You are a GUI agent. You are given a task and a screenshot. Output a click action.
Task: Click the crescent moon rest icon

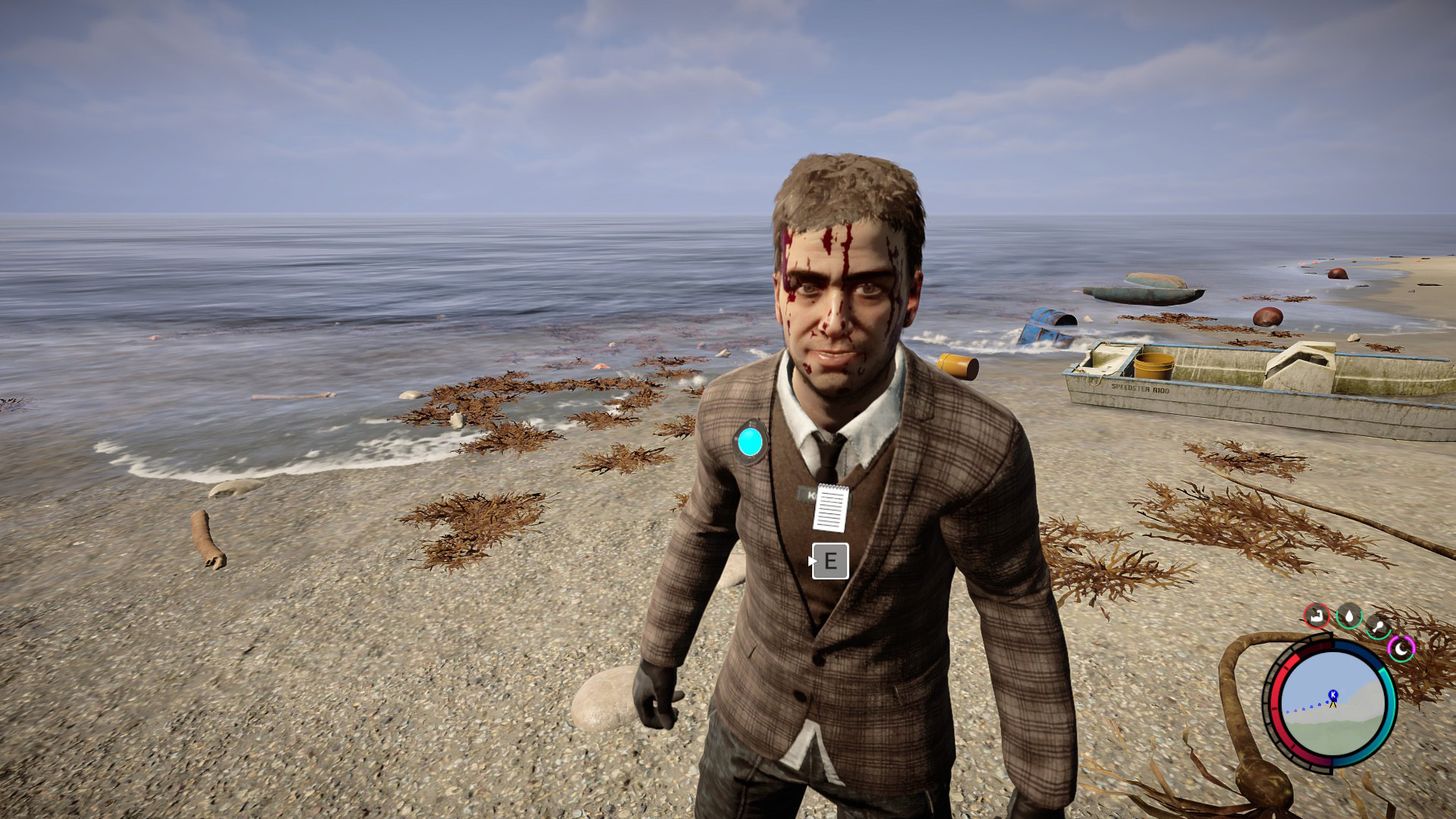pos(1401,649)
